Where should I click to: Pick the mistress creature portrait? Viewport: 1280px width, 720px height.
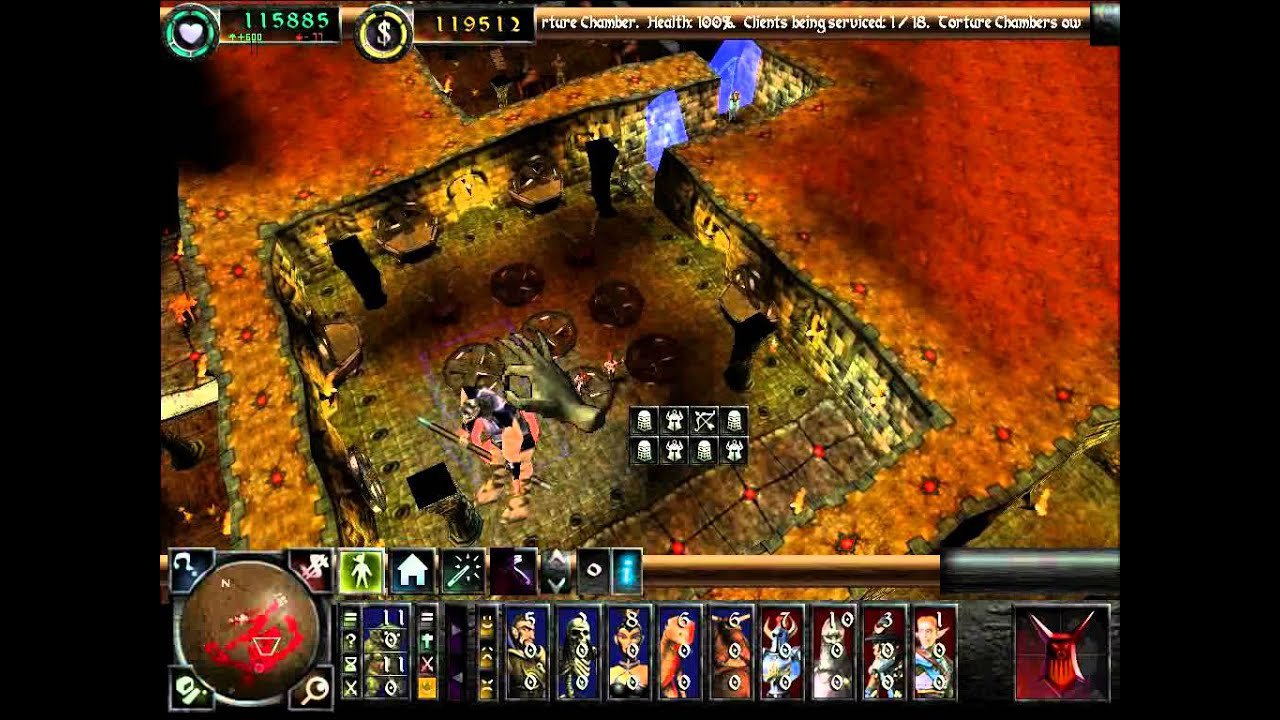point(629,652)
